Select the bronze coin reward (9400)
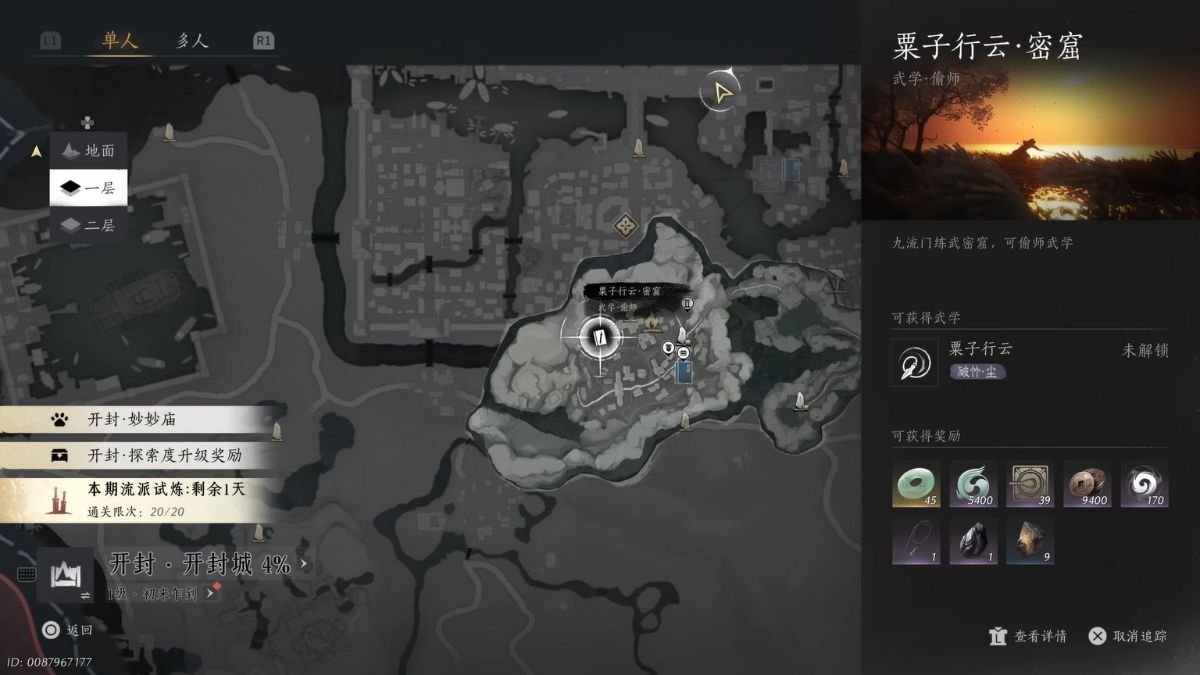1200x675 pixels. 1087,485
